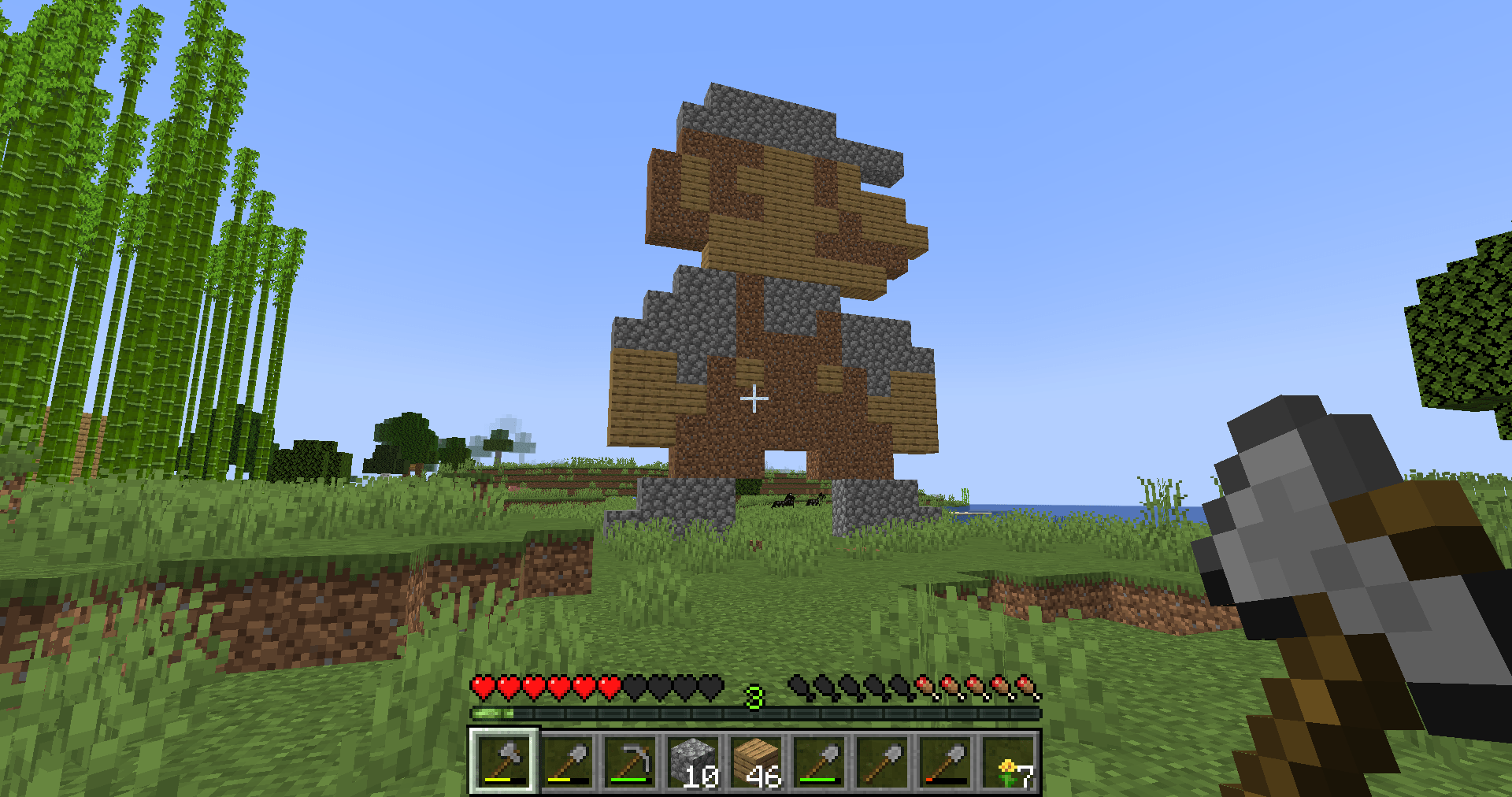Click a red heart in the health bar
This screenshot has height=797, width=1512.
tap(510, 686)
